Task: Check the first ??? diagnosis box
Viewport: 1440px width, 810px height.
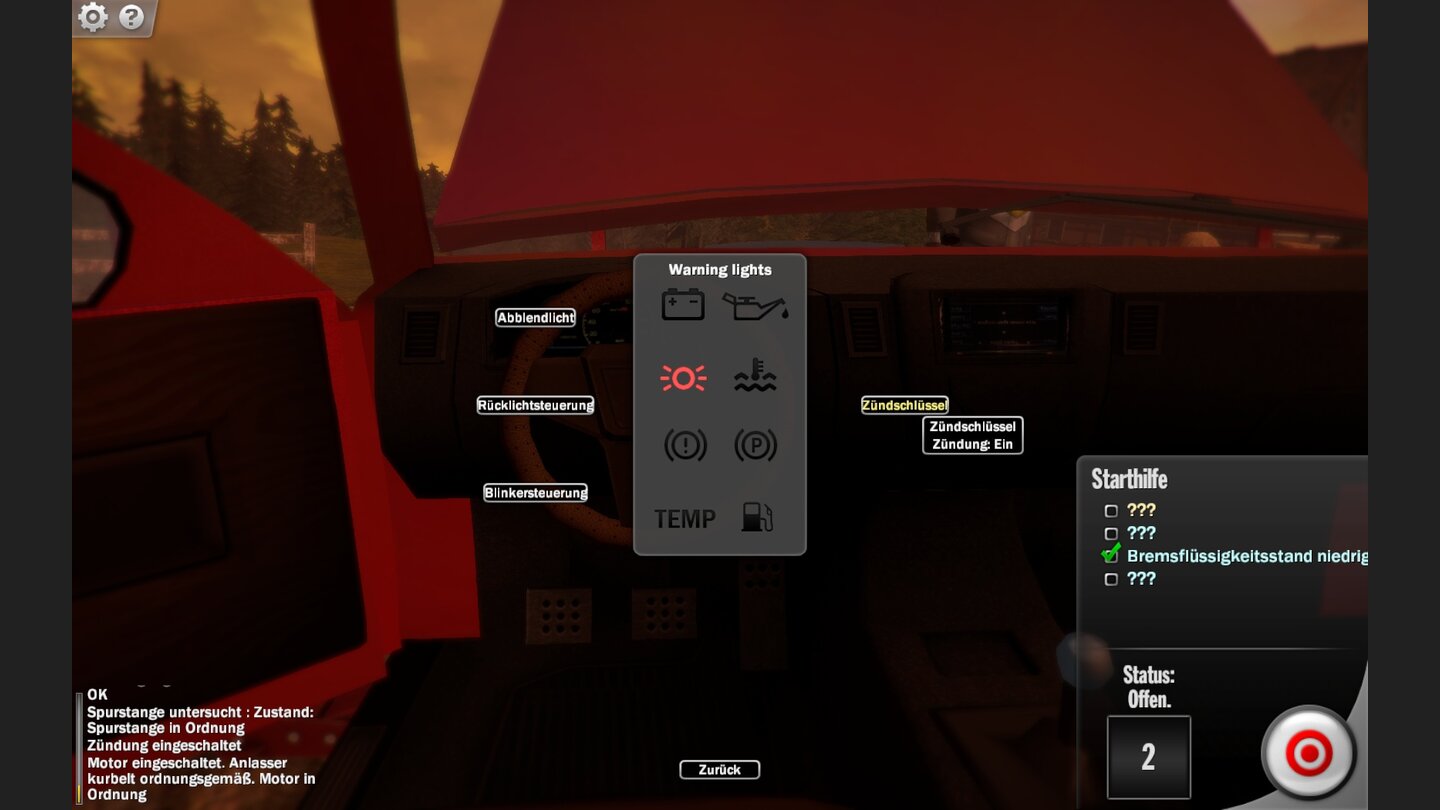Action: point(1111,510)
